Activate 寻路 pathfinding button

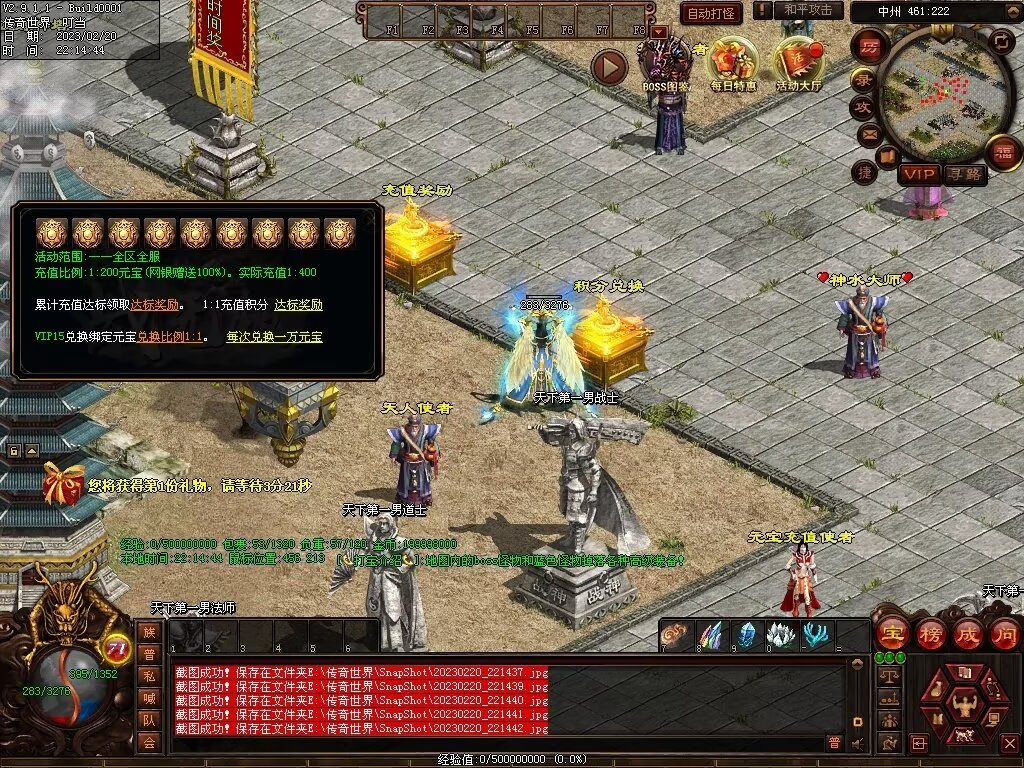965,174
